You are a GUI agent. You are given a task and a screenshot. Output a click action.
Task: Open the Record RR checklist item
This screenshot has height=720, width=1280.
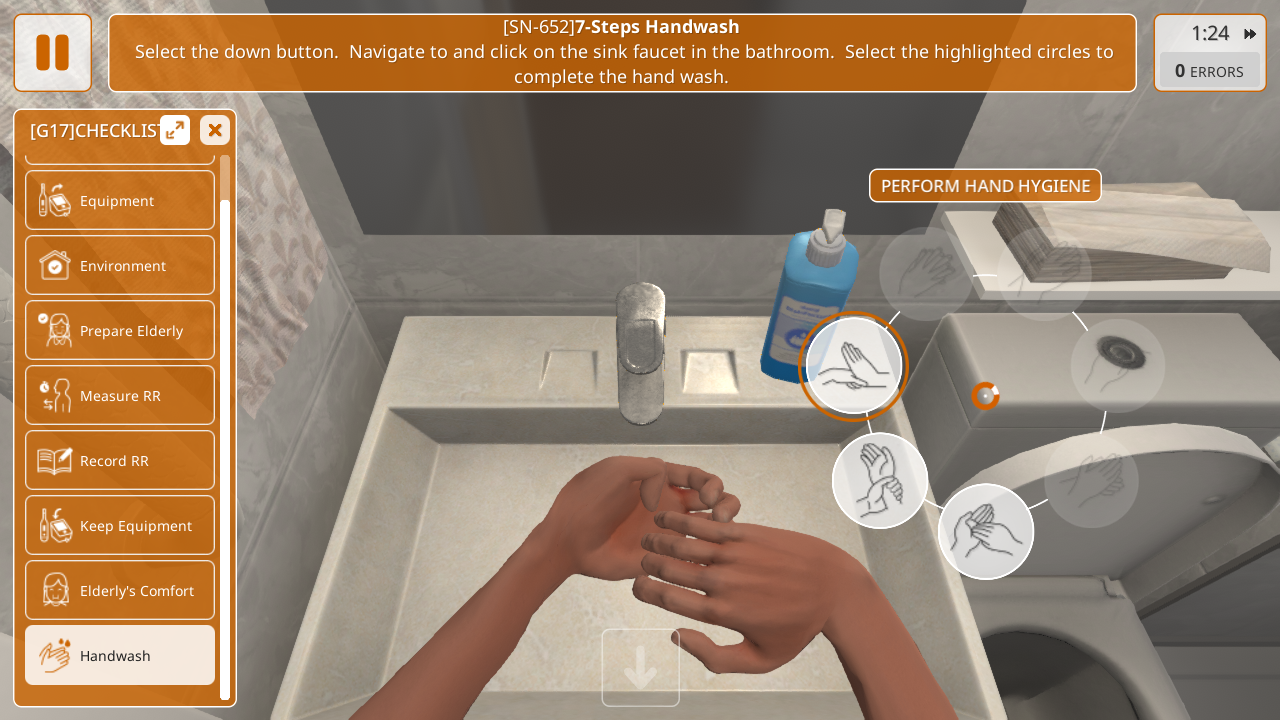120,460
